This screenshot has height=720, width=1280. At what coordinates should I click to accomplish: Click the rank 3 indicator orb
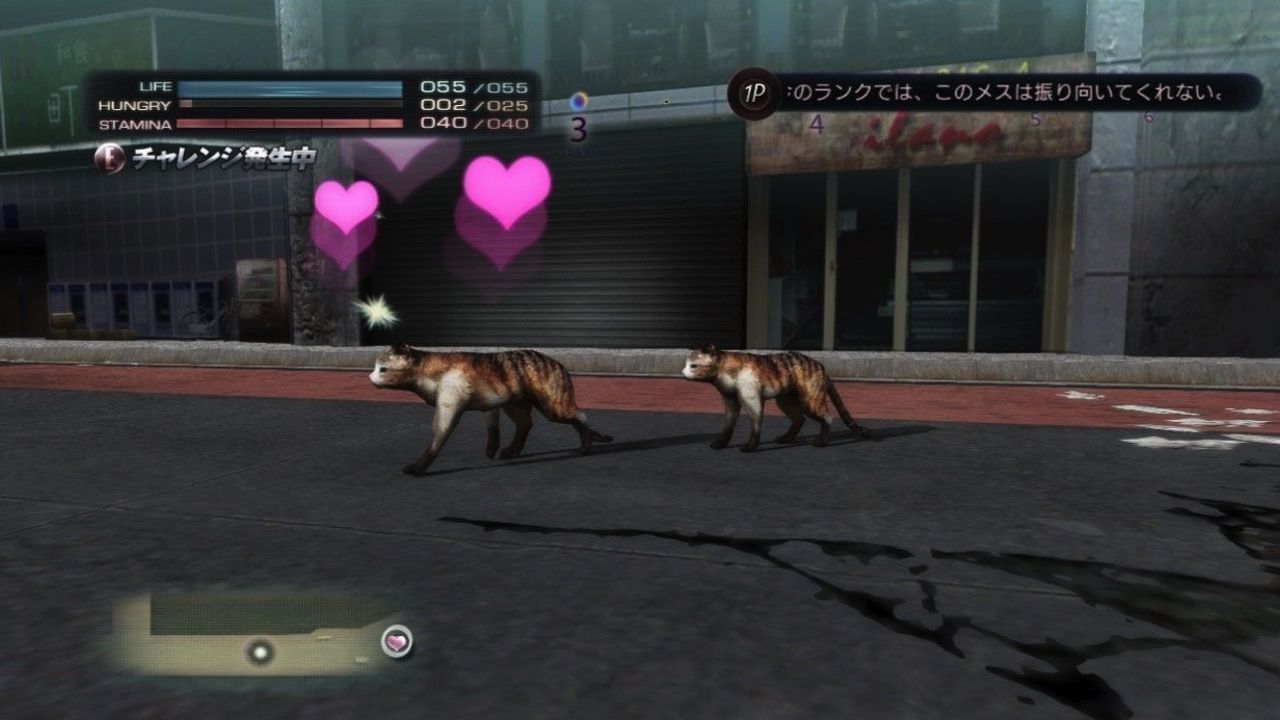pyautogui.click(x=579, y=102)
